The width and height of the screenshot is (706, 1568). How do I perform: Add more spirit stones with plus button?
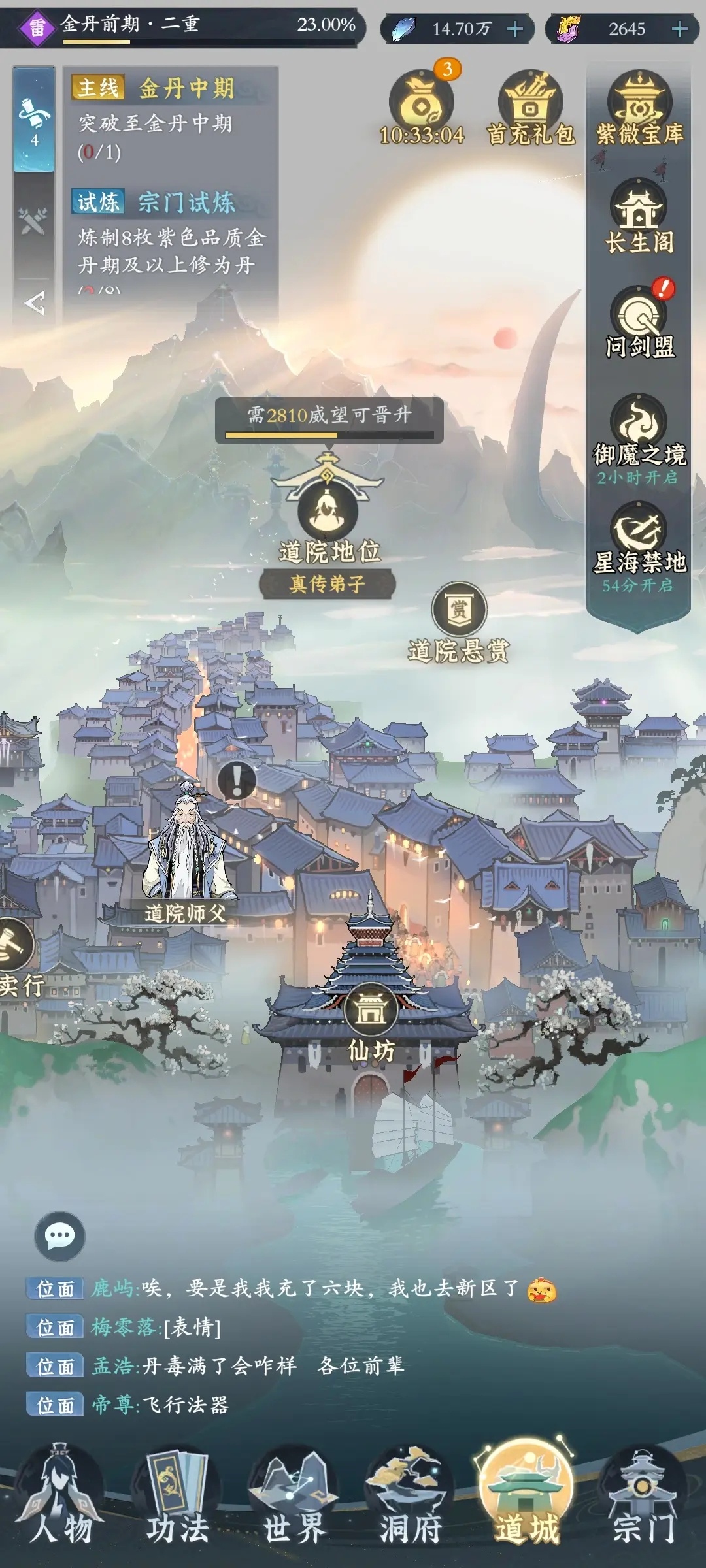click(x=515, y=29)
